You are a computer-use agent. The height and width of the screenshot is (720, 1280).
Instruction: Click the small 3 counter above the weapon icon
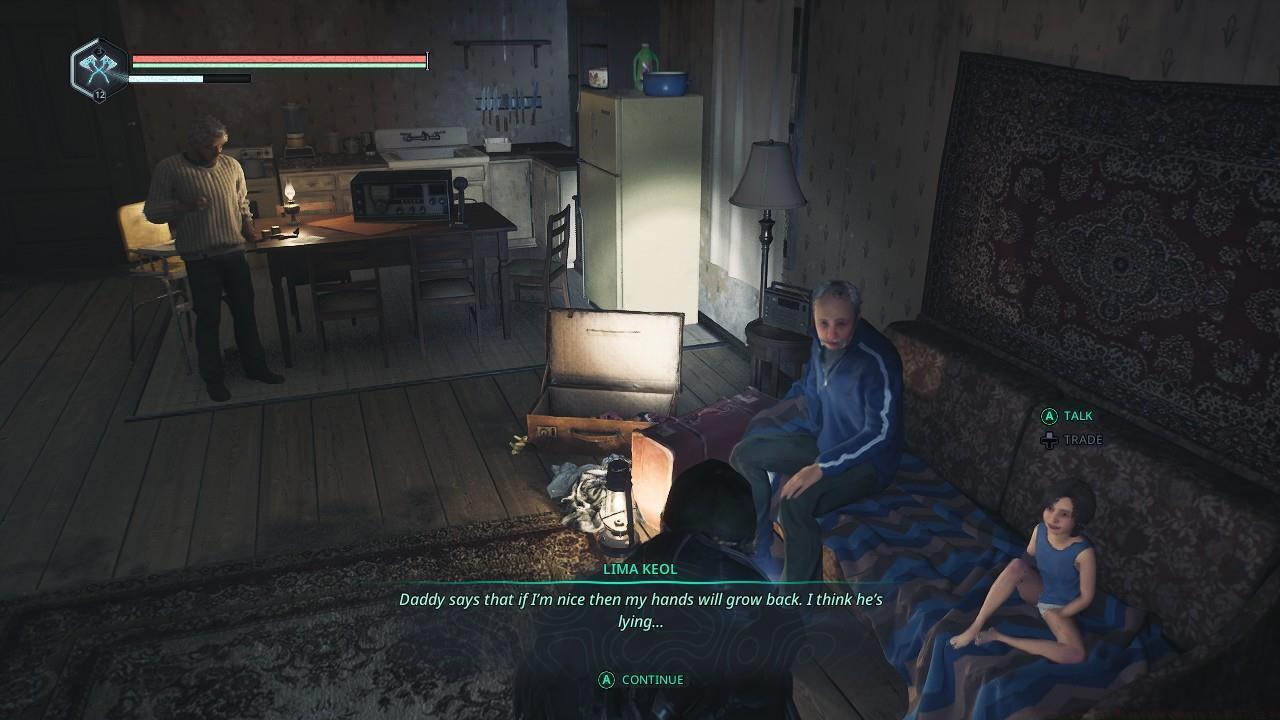pos(99,51)
